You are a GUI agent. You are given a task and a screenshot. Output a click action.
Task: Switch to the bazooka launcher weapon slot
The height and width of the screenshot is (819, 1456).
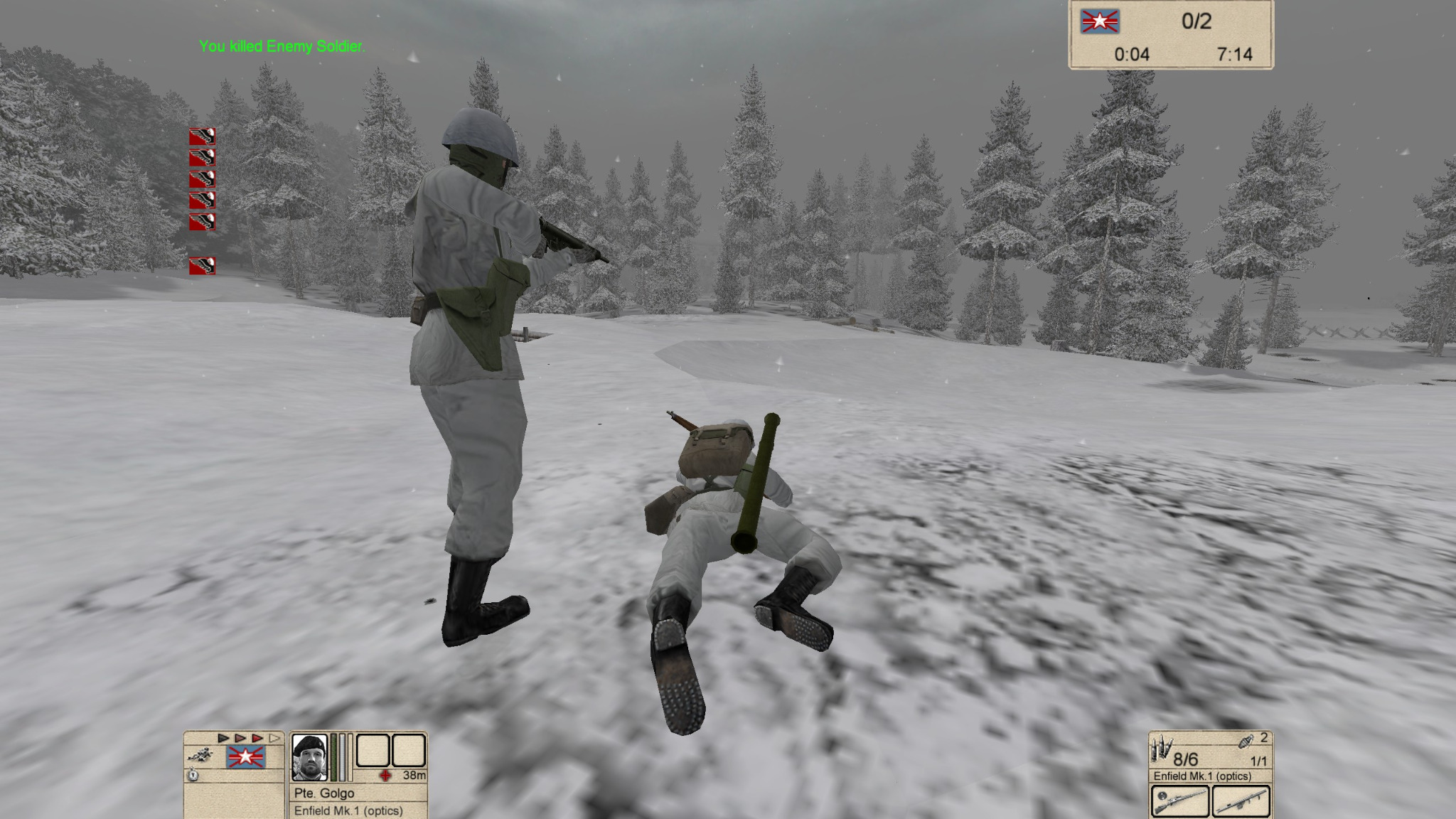pos(1241,801)
